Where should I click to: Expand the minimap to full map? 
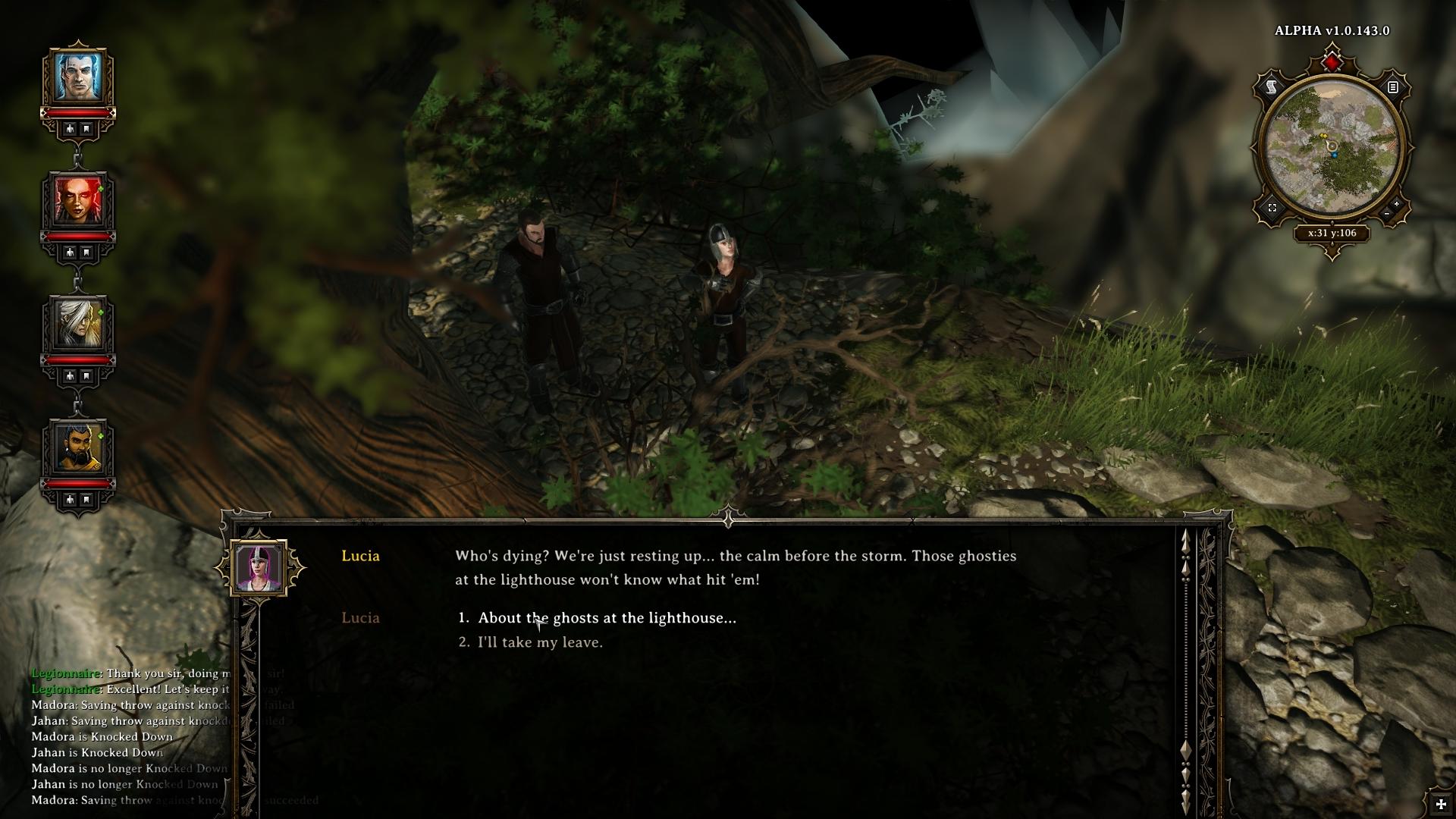pyautogui.click(x=1272, y=207)
